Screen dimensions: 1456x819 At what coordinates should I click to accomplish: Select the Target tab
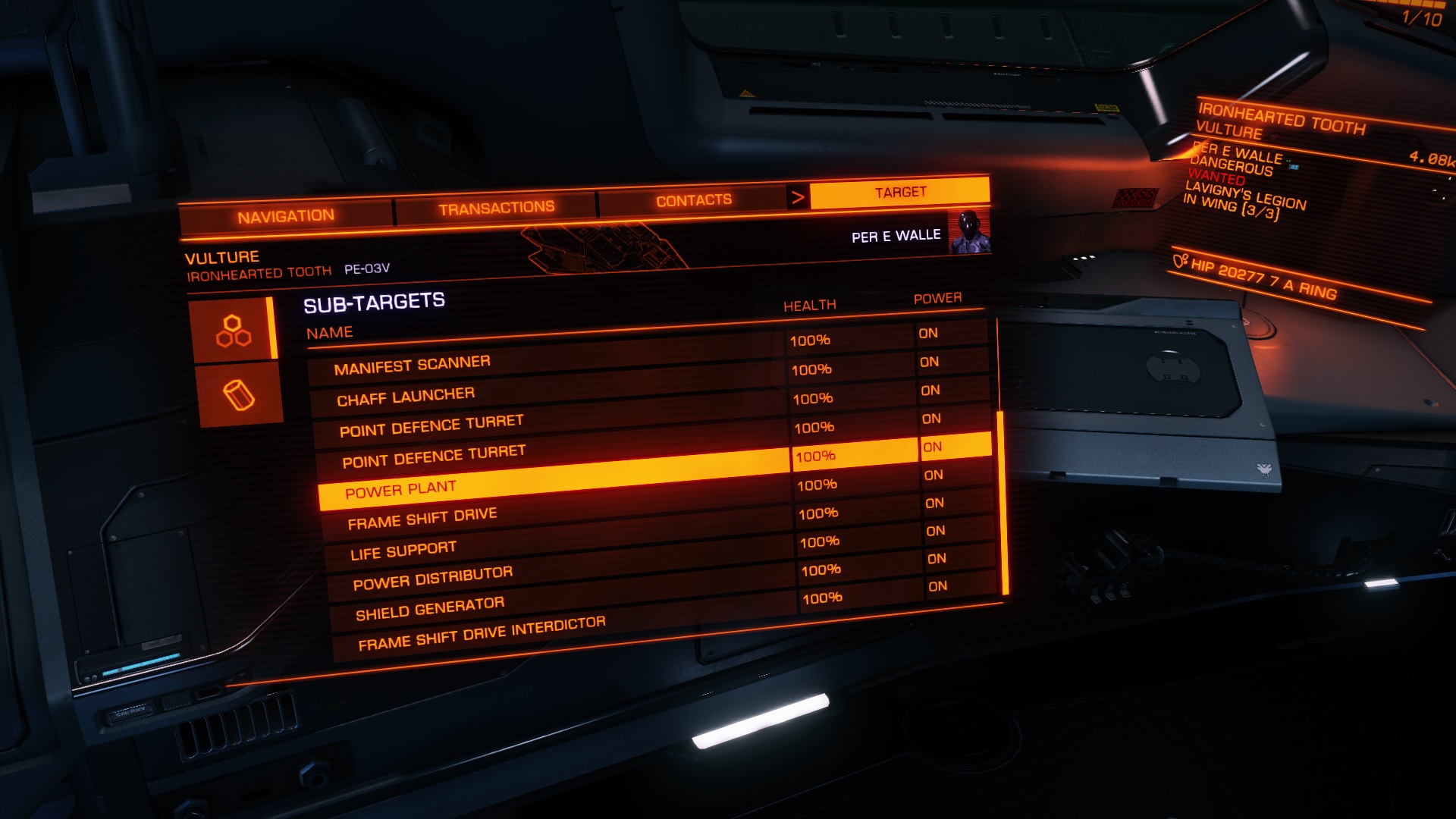tap(900, 193)
